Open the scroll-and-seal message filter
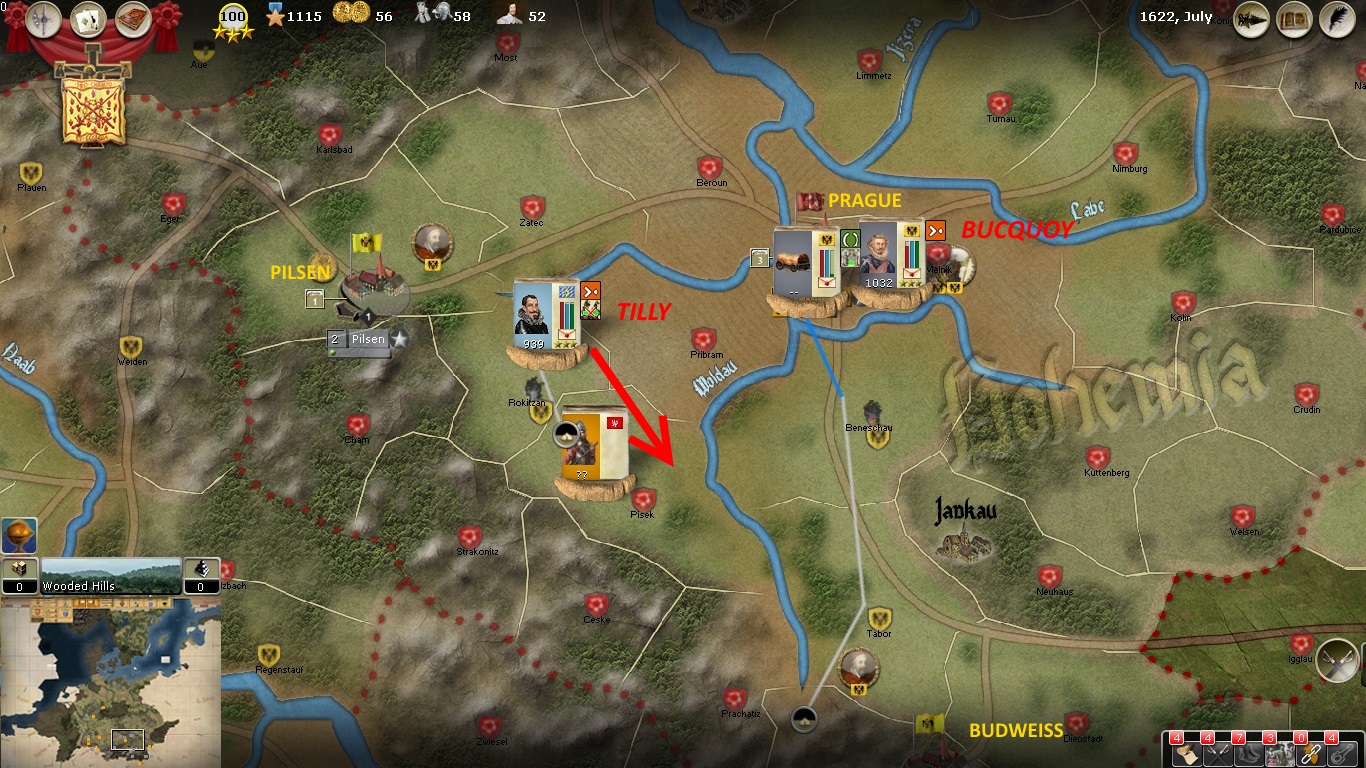 1186,753
